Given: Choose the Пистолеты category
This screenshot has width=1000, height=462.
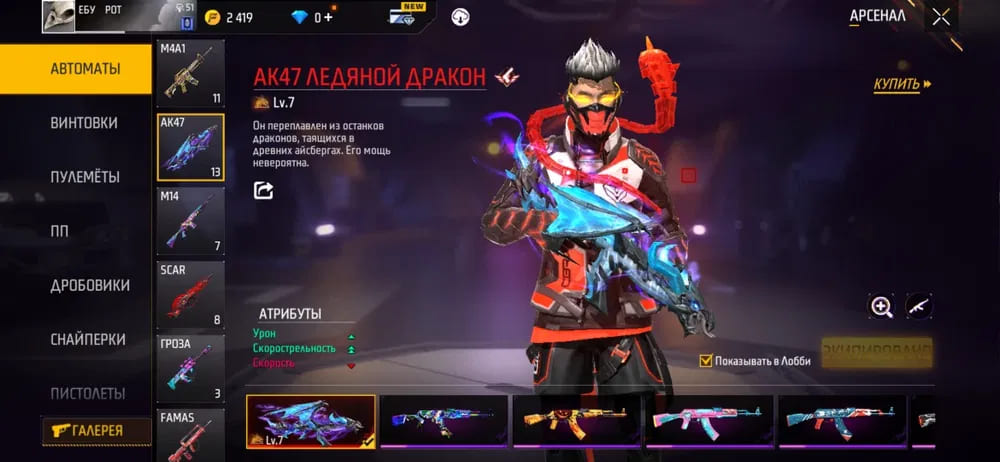Looking at the screenshot, I should pyautogui.click(x=88, y=393).
